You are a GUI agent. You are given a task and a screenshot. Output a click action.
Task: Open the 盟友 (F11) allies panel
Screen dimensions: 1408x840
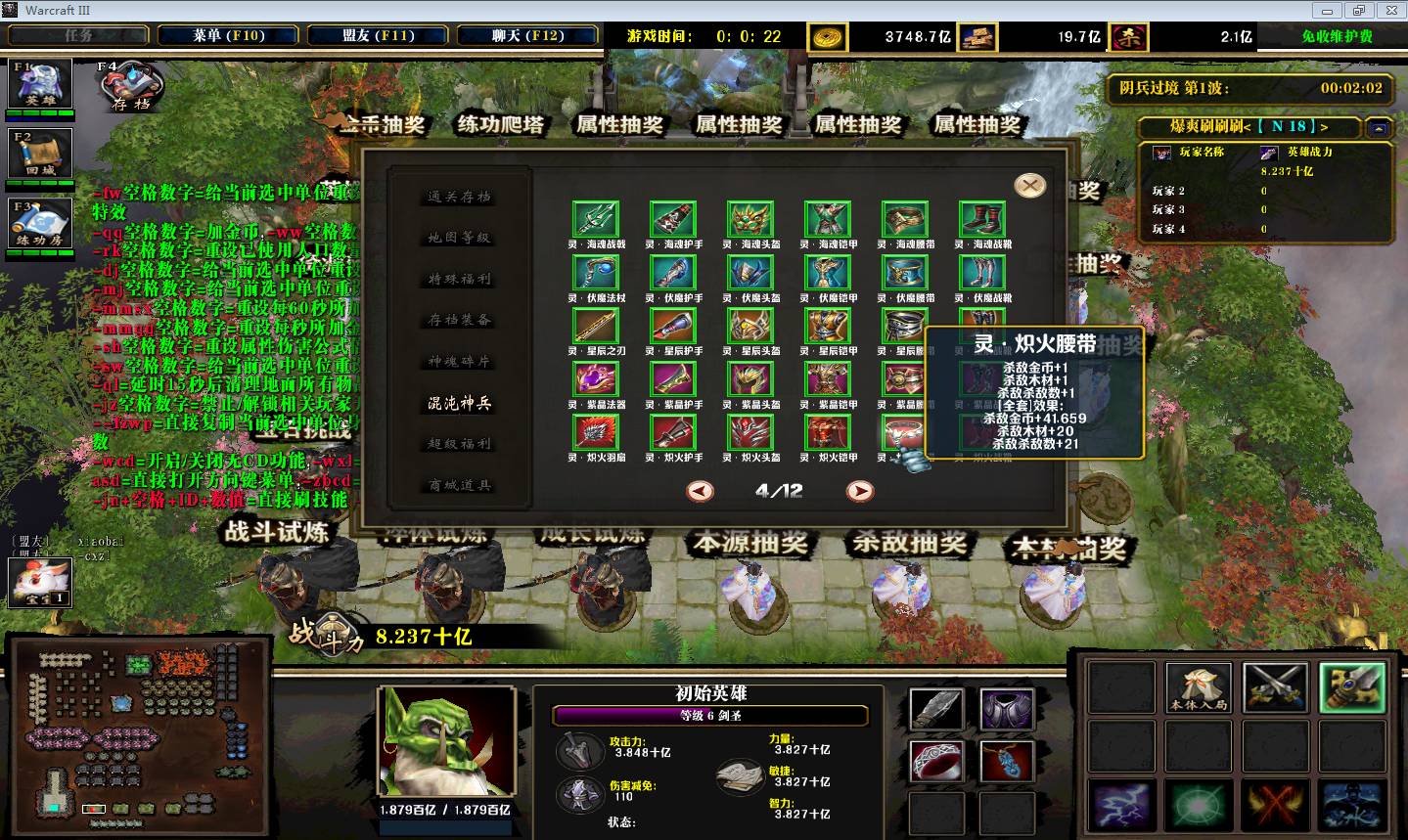coord(379,35)
